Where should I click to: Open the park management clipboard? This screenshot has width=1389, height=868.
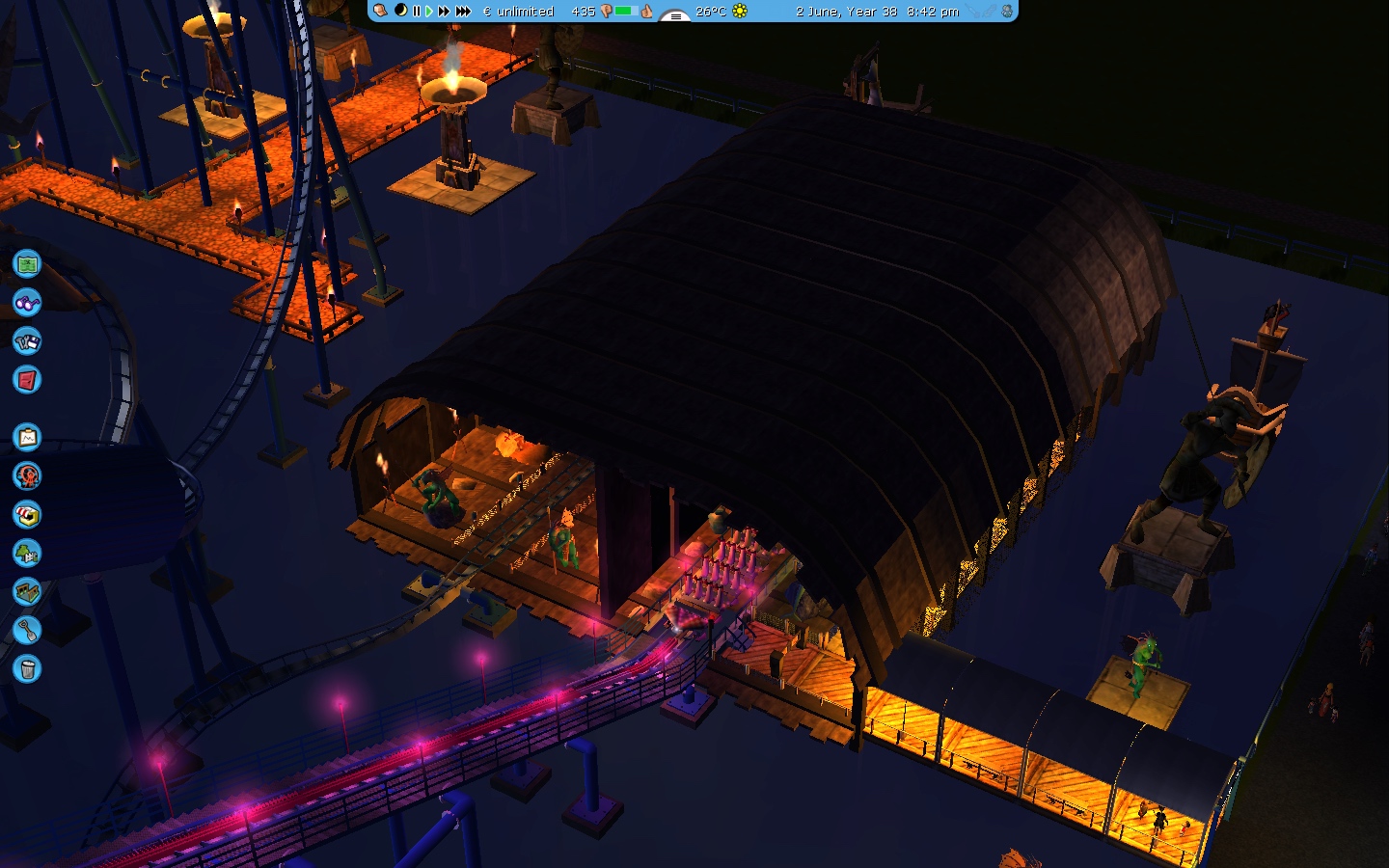pos(27,438)
